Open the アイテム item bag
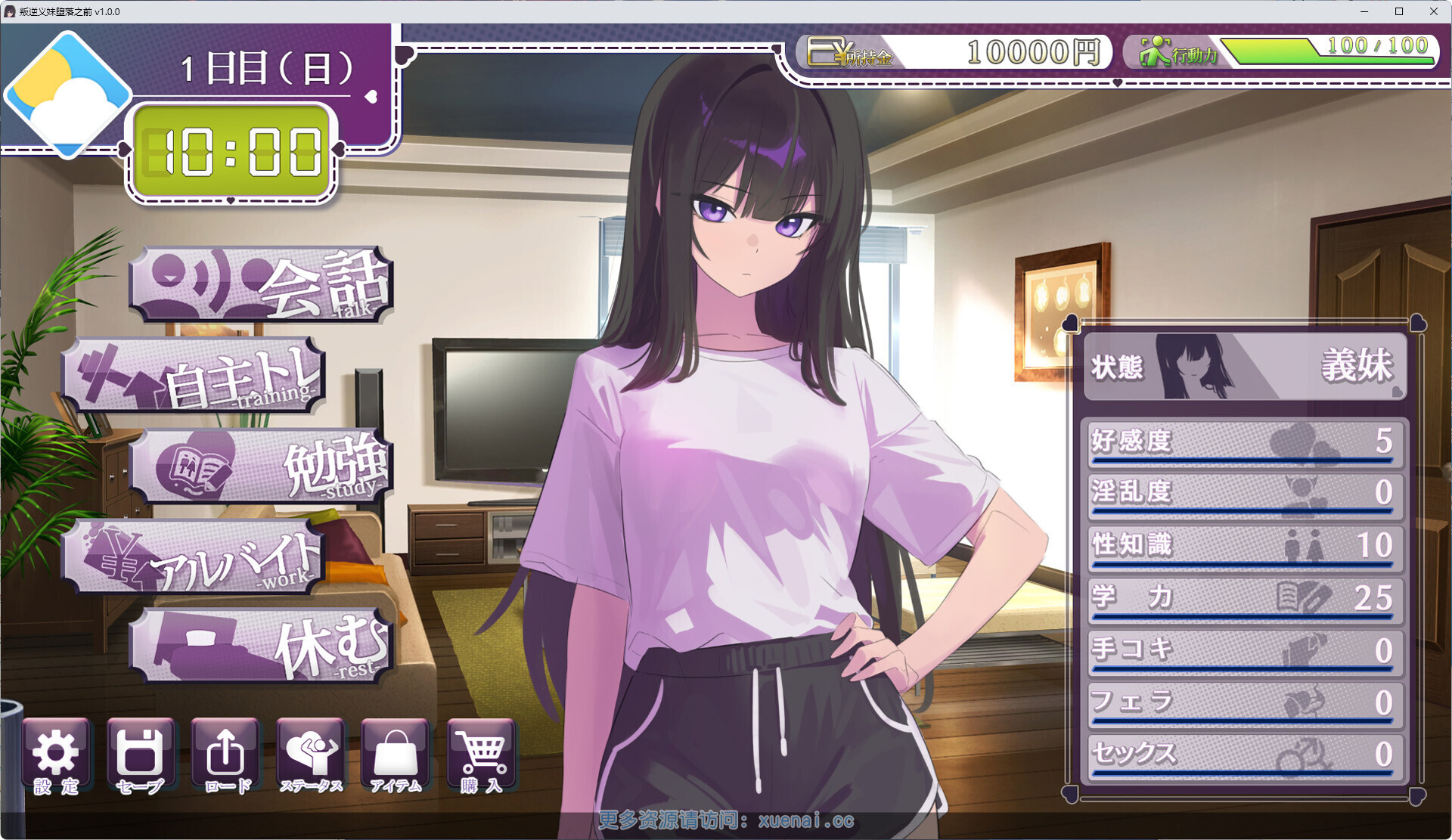 point(396,757)
